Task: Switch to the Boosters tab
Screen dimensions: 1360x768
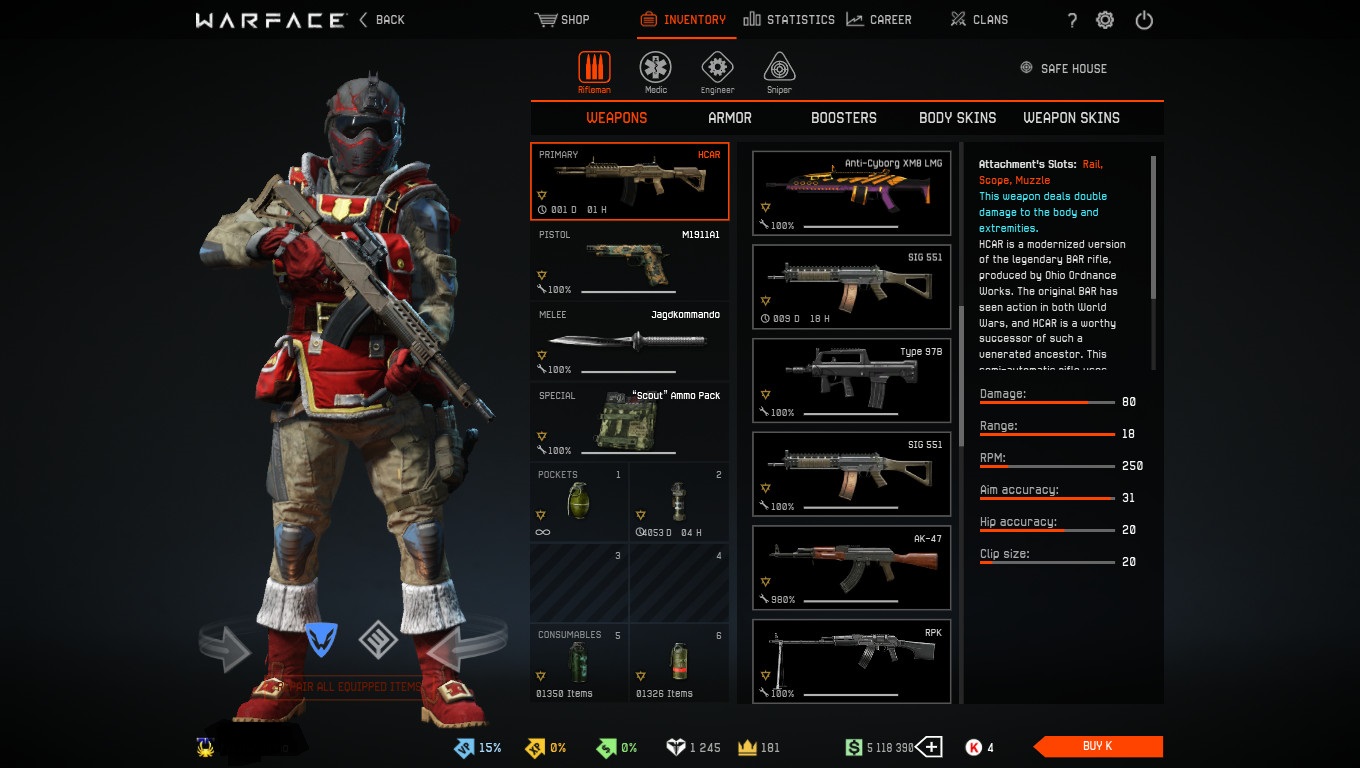Action: tap(843, 118)
